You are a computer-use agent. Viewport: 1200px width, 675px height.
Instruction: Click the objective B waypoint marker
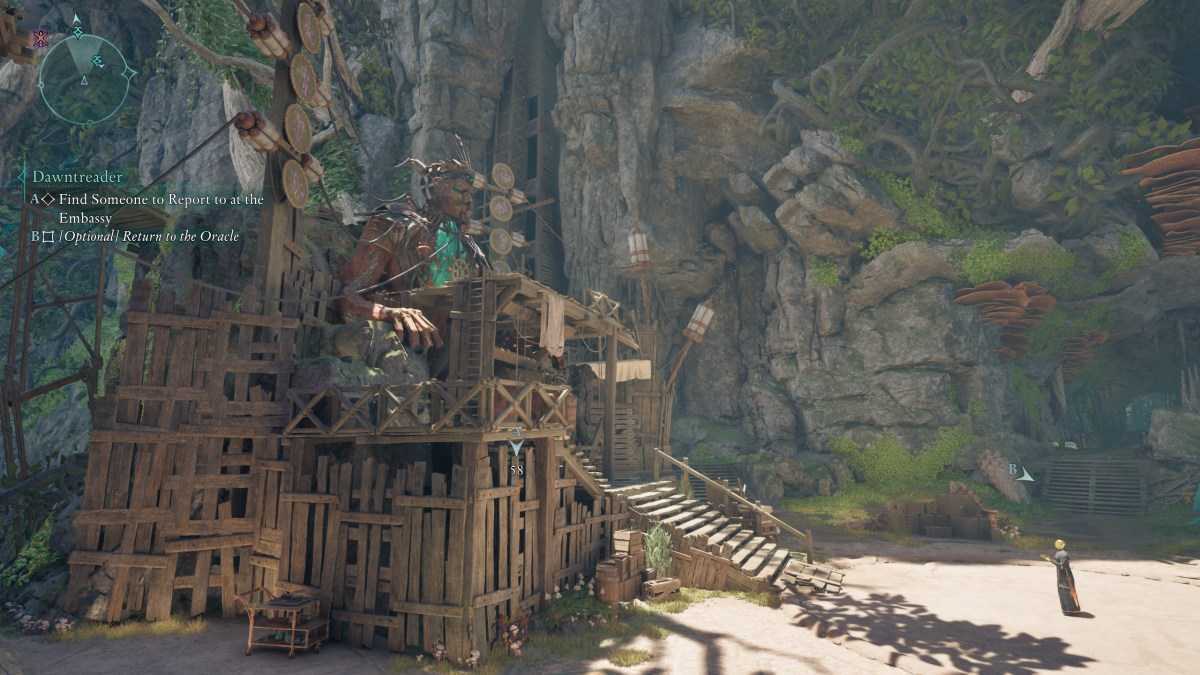1021,472
